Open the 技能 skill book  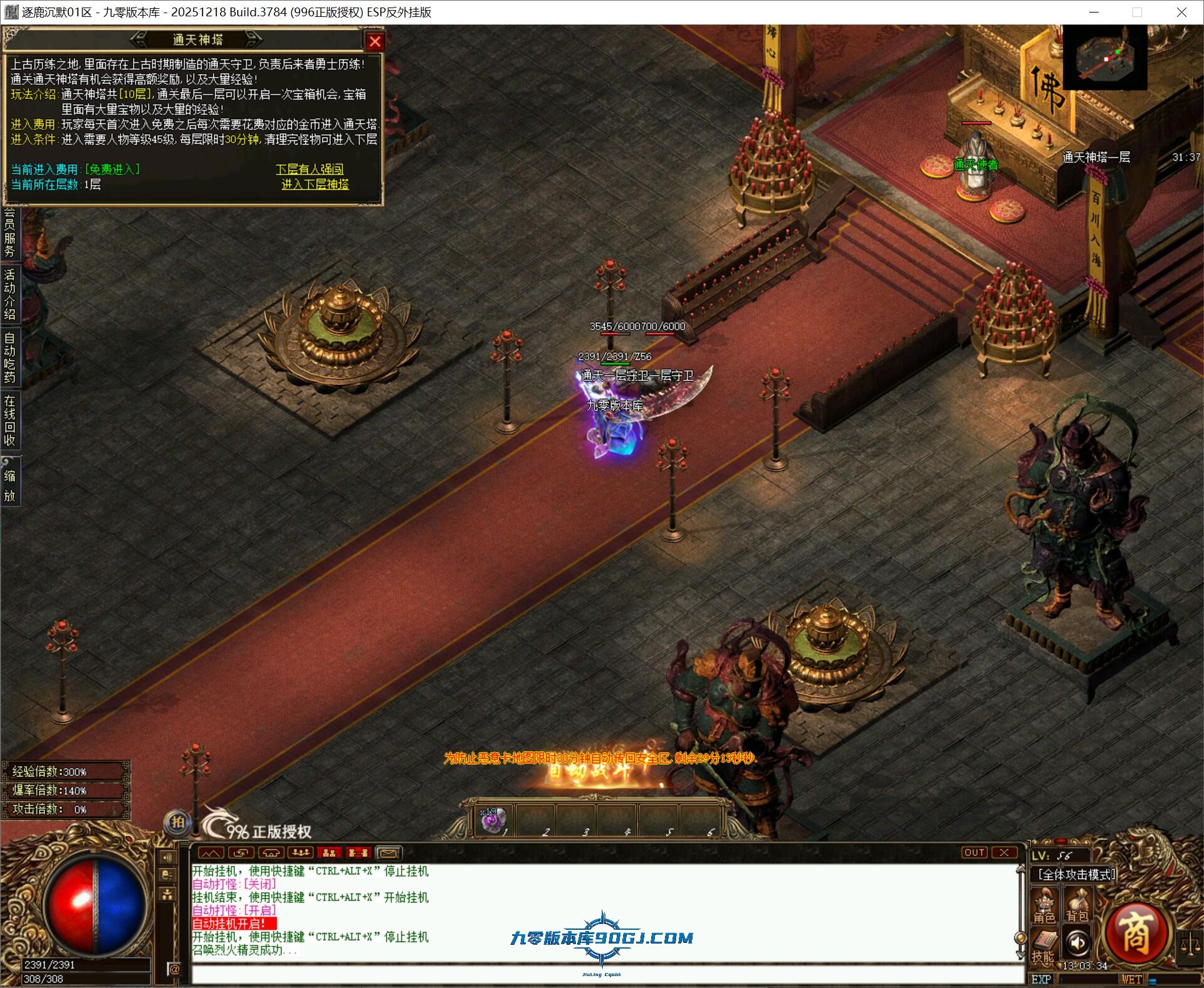pyautogui.click(x=1044, y=945)
